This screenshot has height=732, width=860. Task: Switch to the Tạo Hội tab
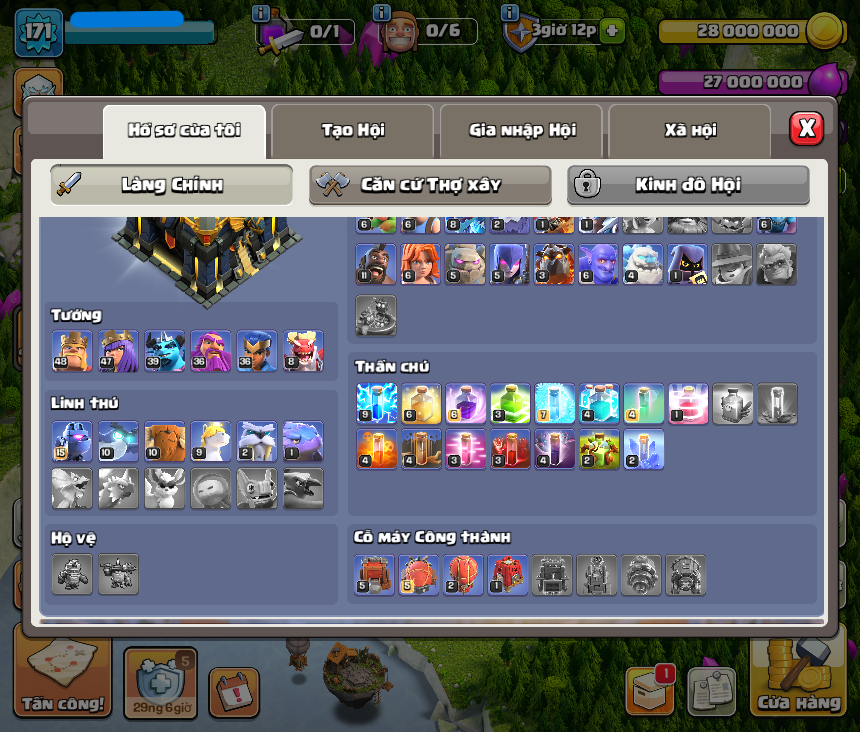pyautogui.click(x=353, y=130)
